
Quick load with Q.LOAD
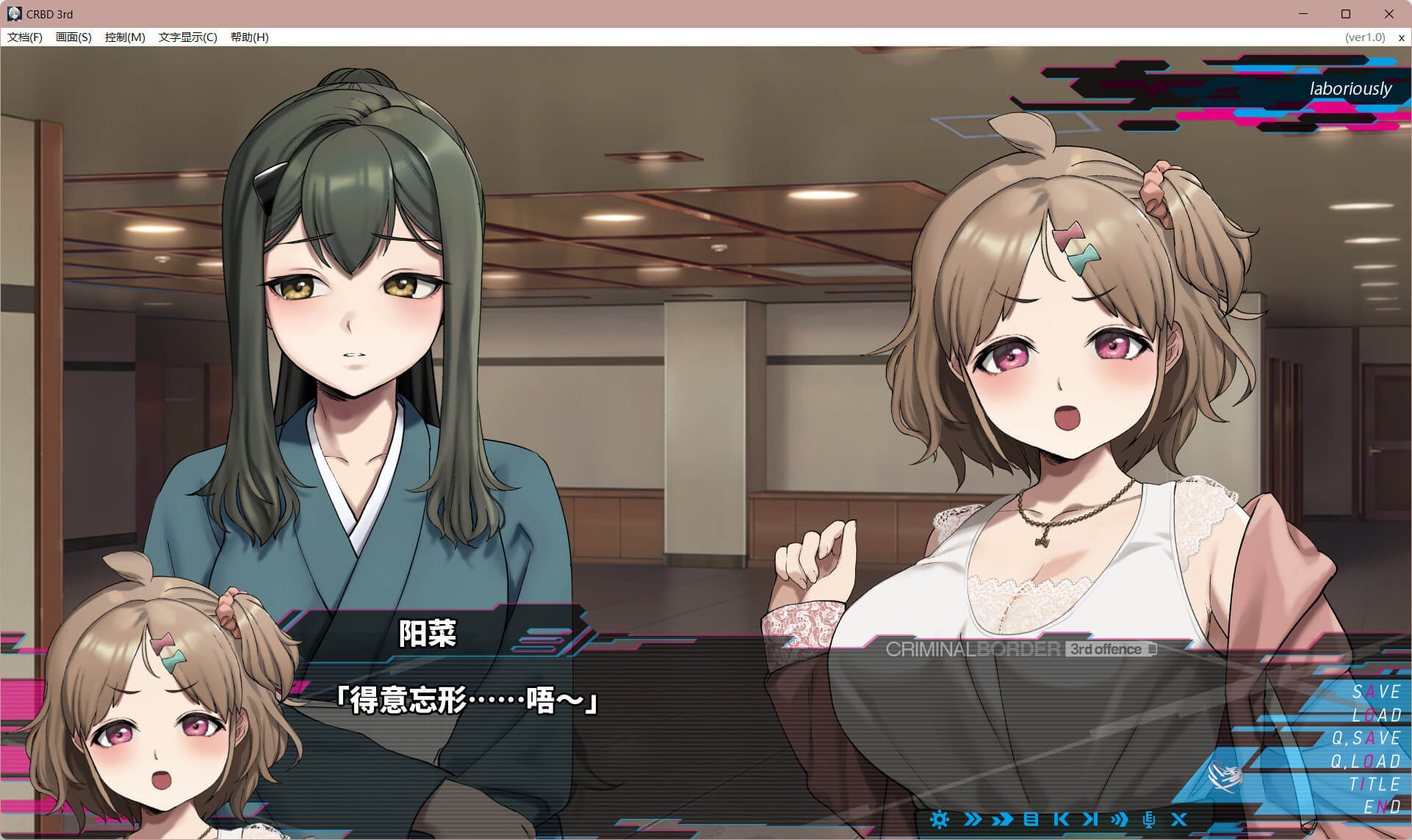point(1366,761)
